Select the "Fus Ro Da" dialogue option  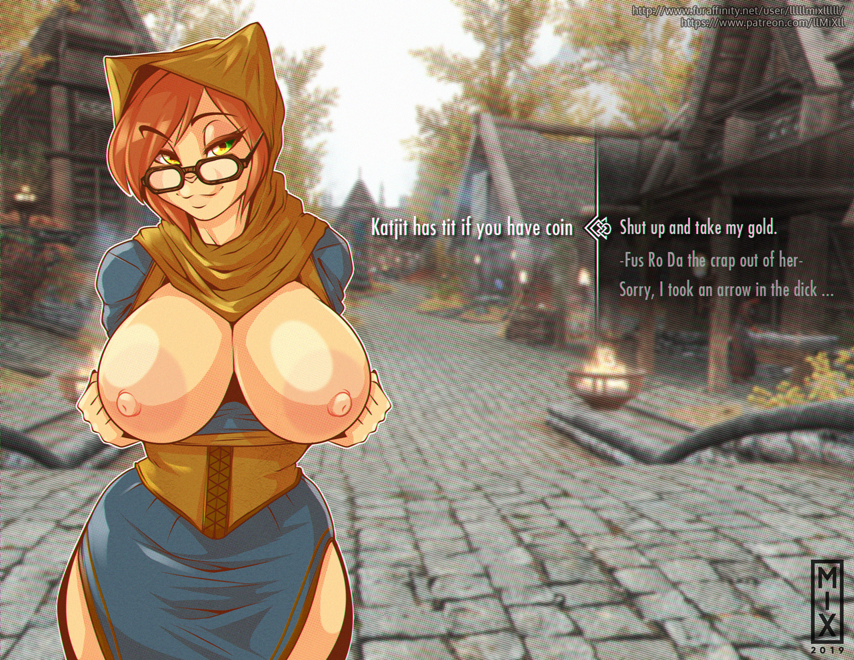[711, 259]
